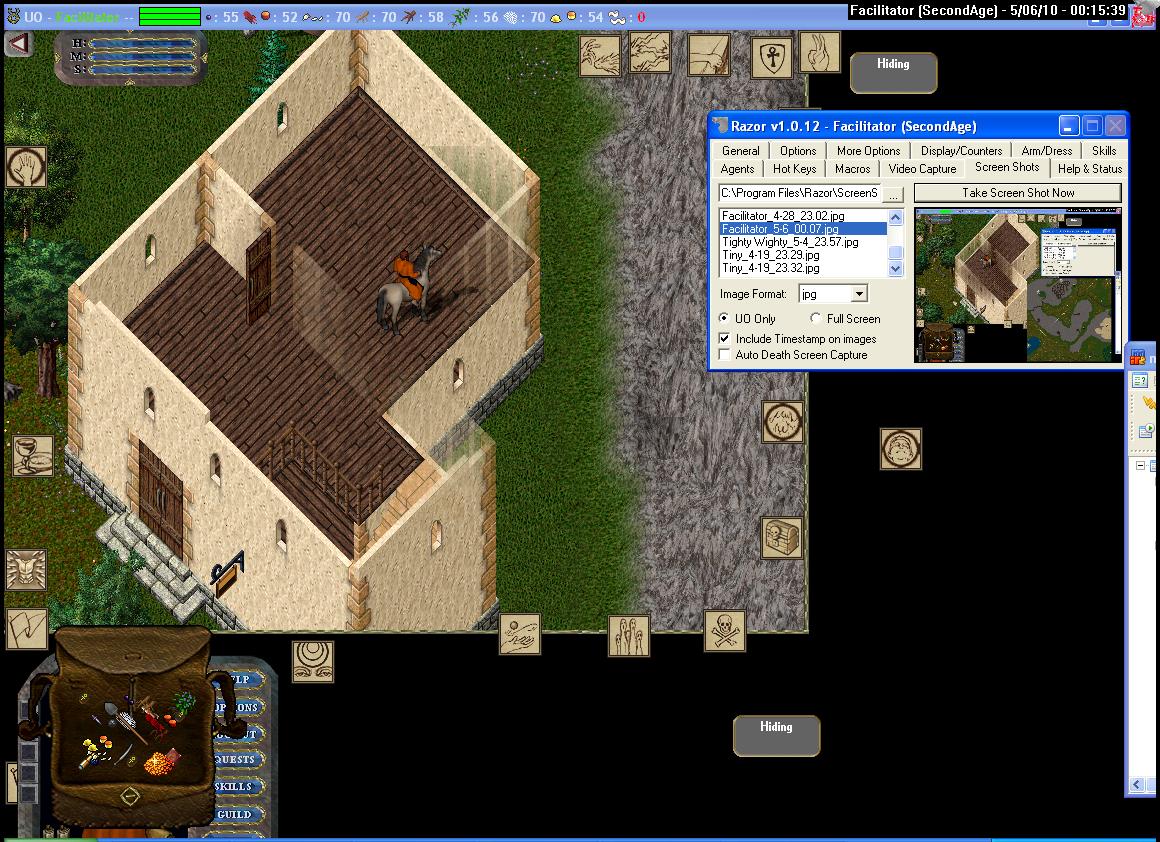Select the Agents tab
The image size is (1160, 842).
[x=738, y=169]
